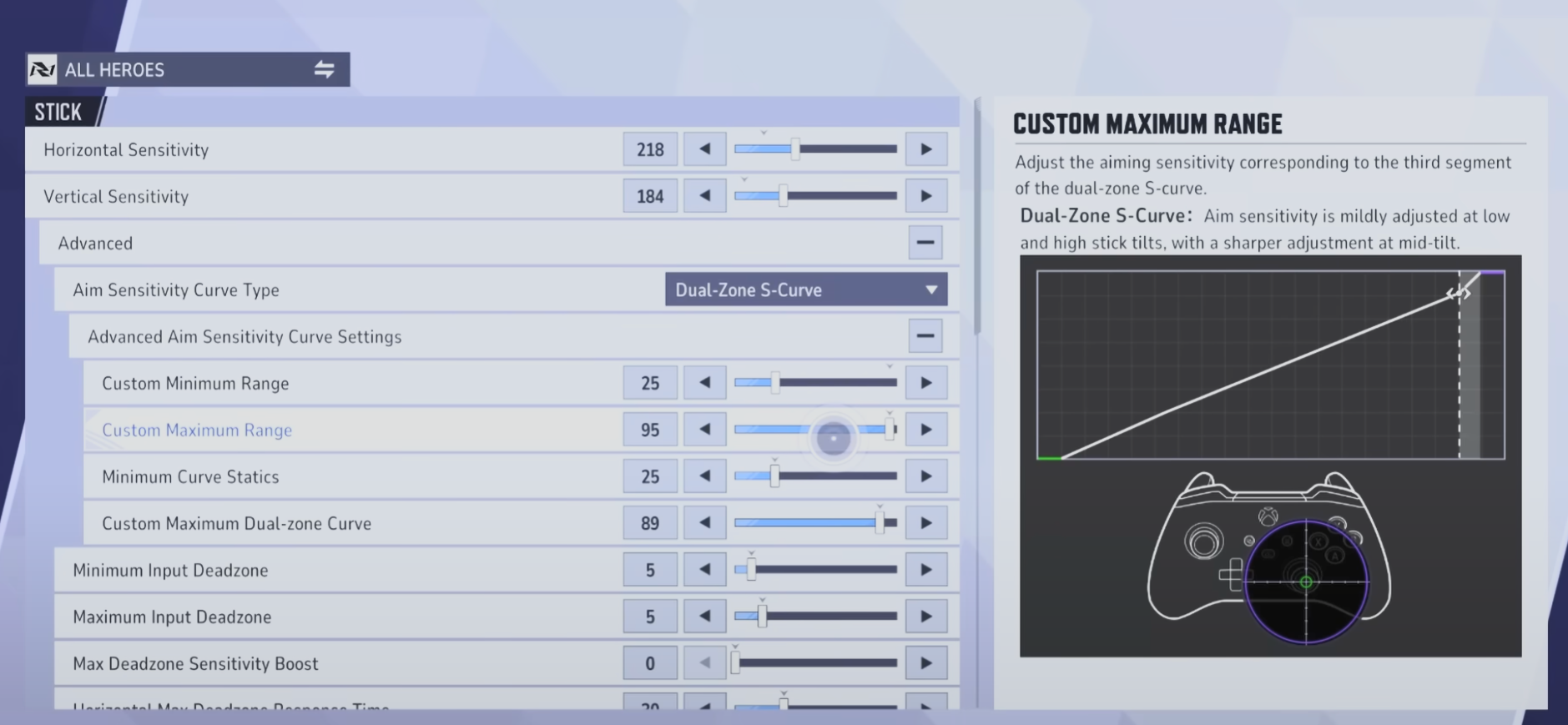Click the 184 Vertical Sensitivity value field
Screen dimensions: 1568x725
(650, 195)
